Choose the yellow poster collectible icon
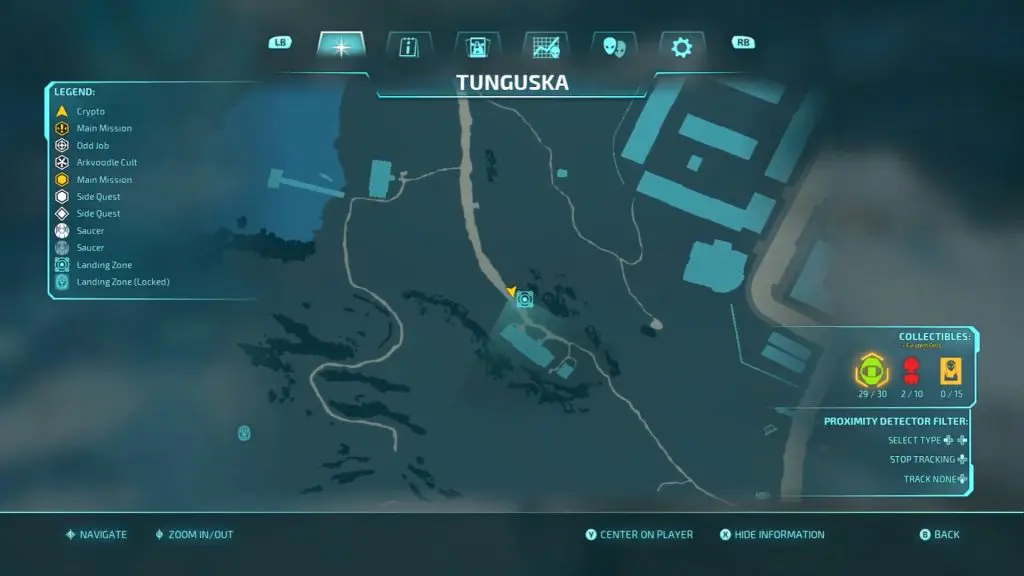The image size is (1024, 576). click(x=951, y=371)
